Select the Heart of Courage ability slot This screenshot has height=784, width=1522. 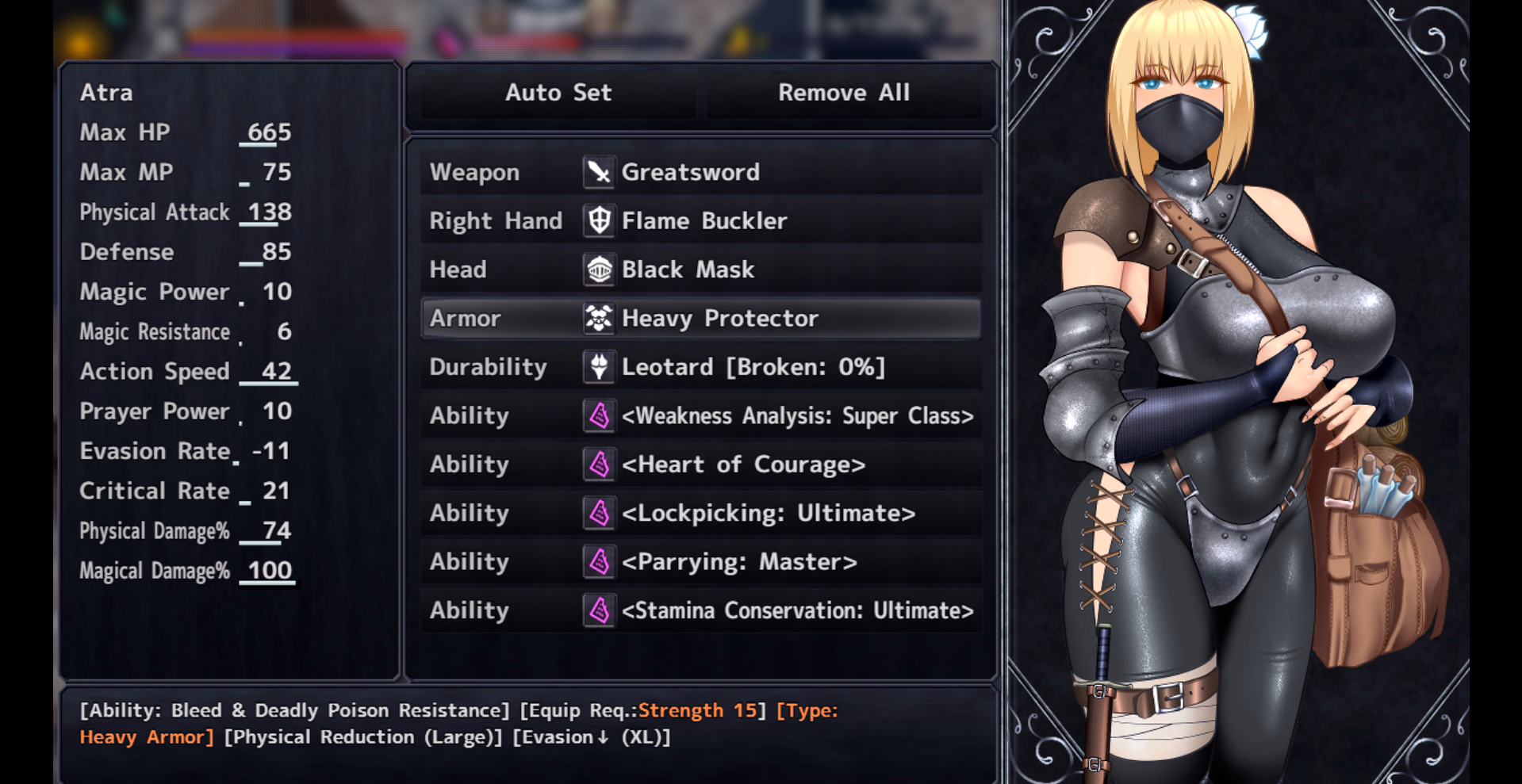(700, 465)
